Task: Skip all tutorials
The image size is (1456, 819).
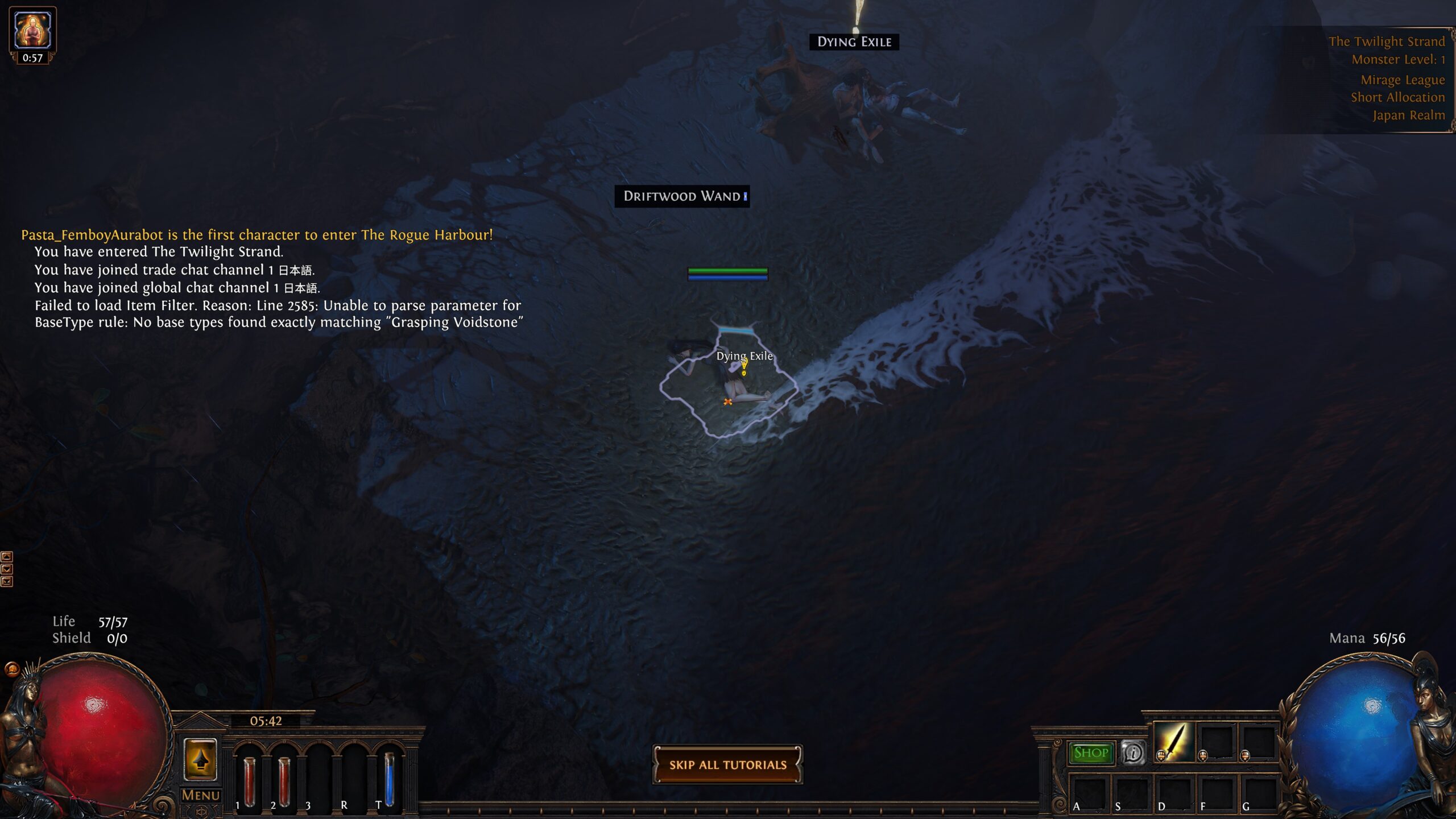Action: click(x=727, y=764)
